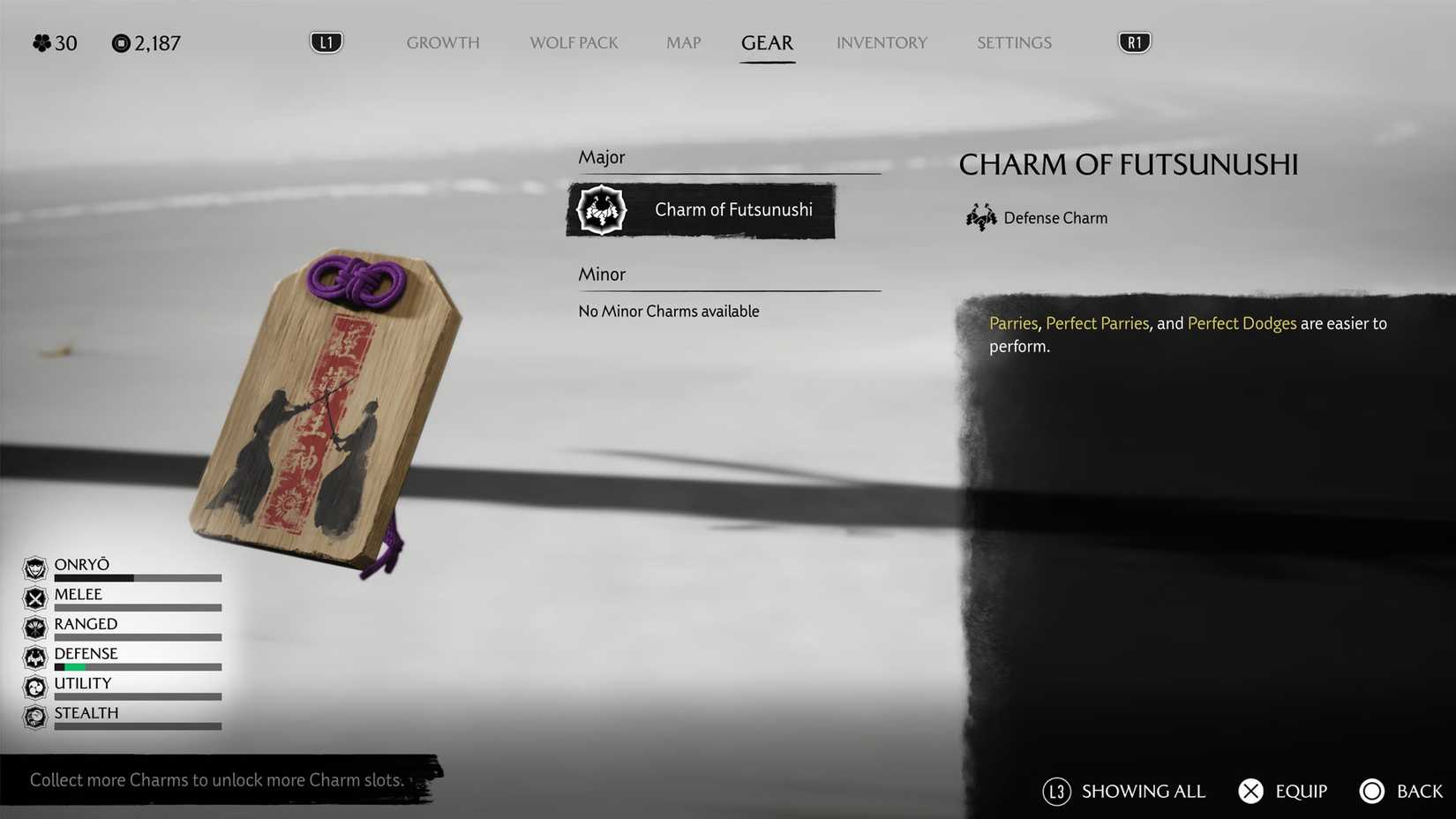Image resolution: width=1456 pixels, height=819 pixels.
Task: Click the Defense Charm icon beside the charm name
Action: pyautogui.click(x=980, y=217)
